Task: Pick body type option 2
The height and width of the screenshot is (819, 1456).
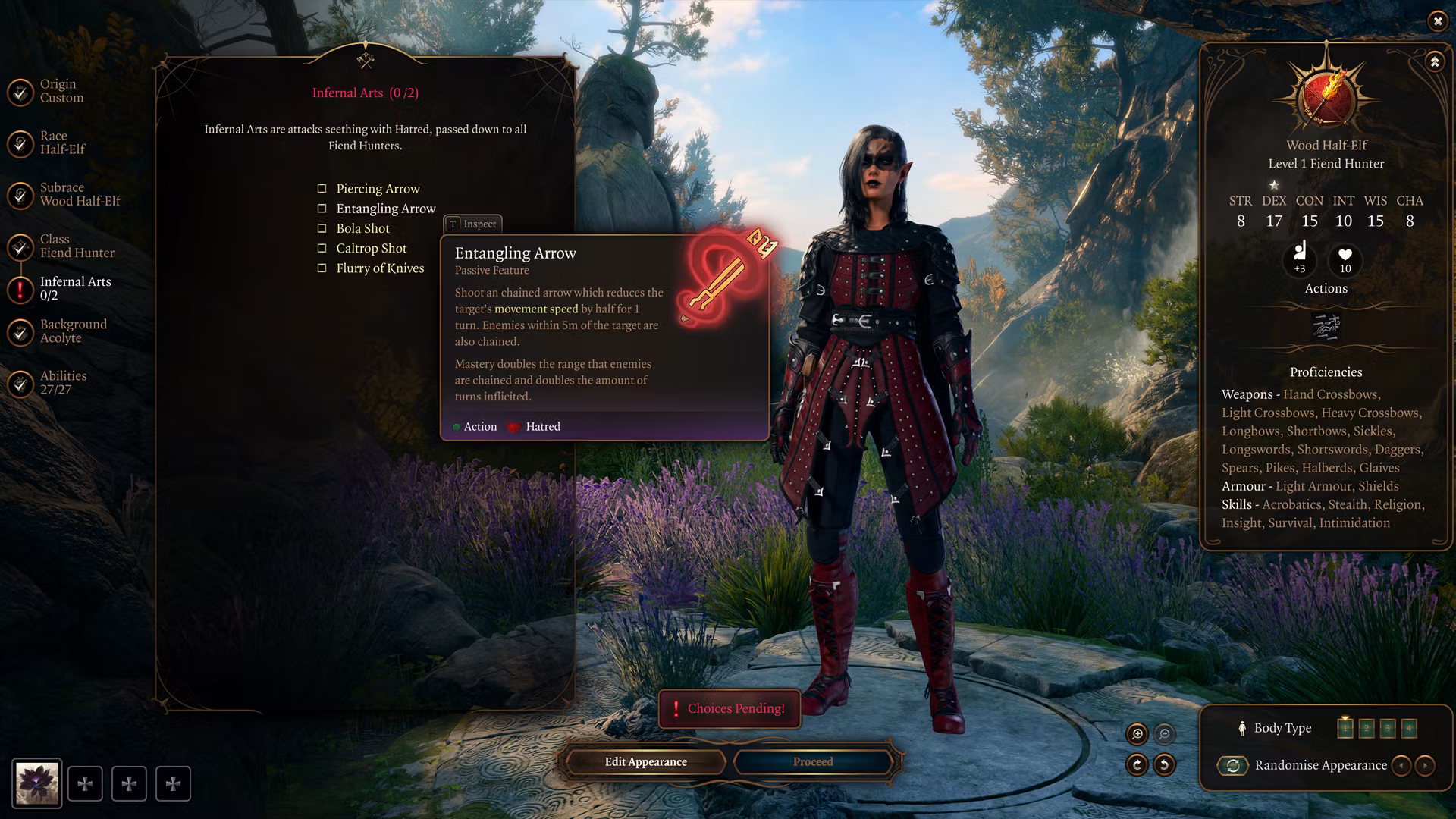Action: pyautogui.click(x=1366, y=729)
